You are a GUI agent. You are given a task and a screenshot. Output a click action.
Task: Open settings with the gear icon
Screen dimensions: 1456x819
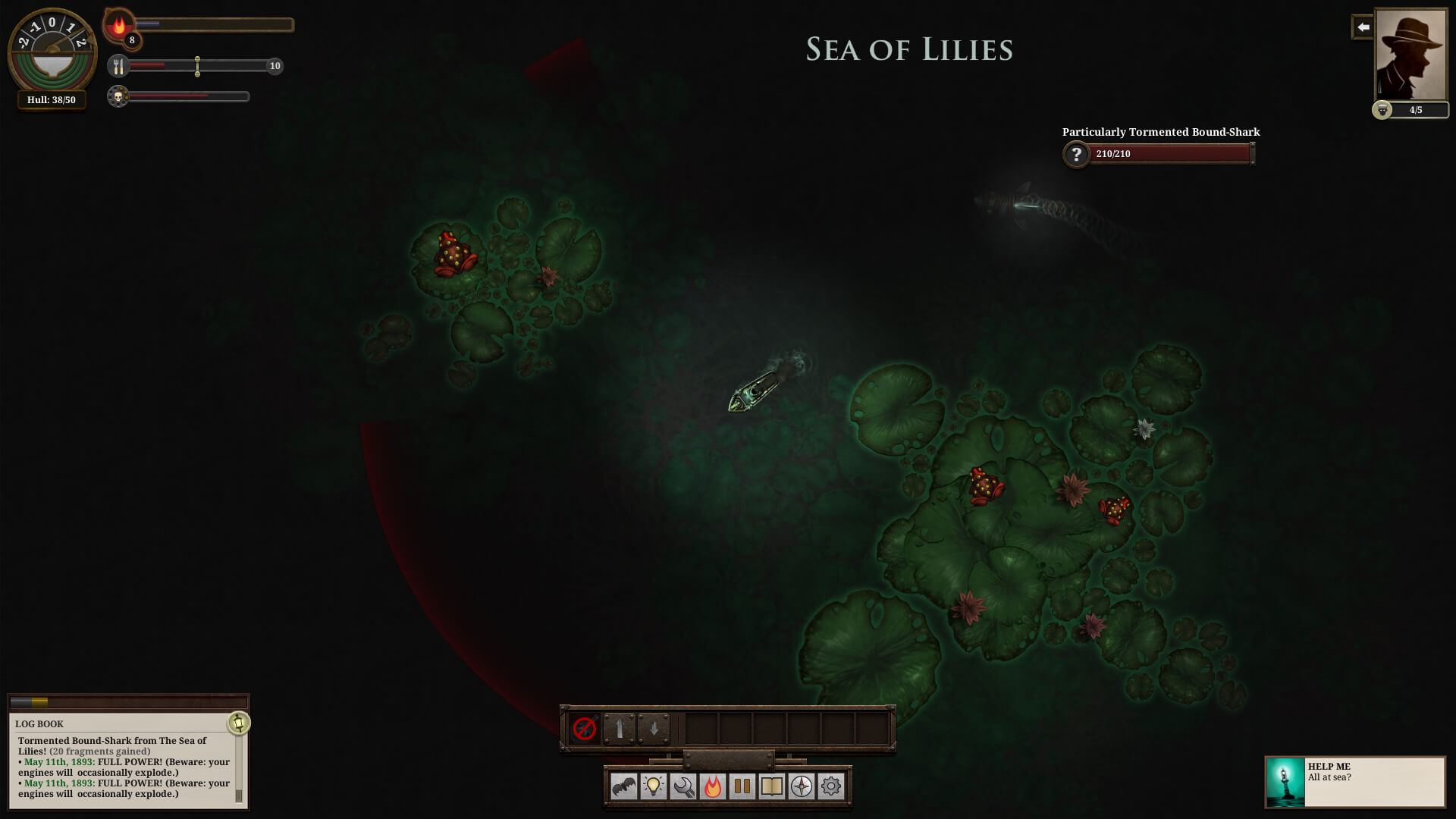click(830, 787)
